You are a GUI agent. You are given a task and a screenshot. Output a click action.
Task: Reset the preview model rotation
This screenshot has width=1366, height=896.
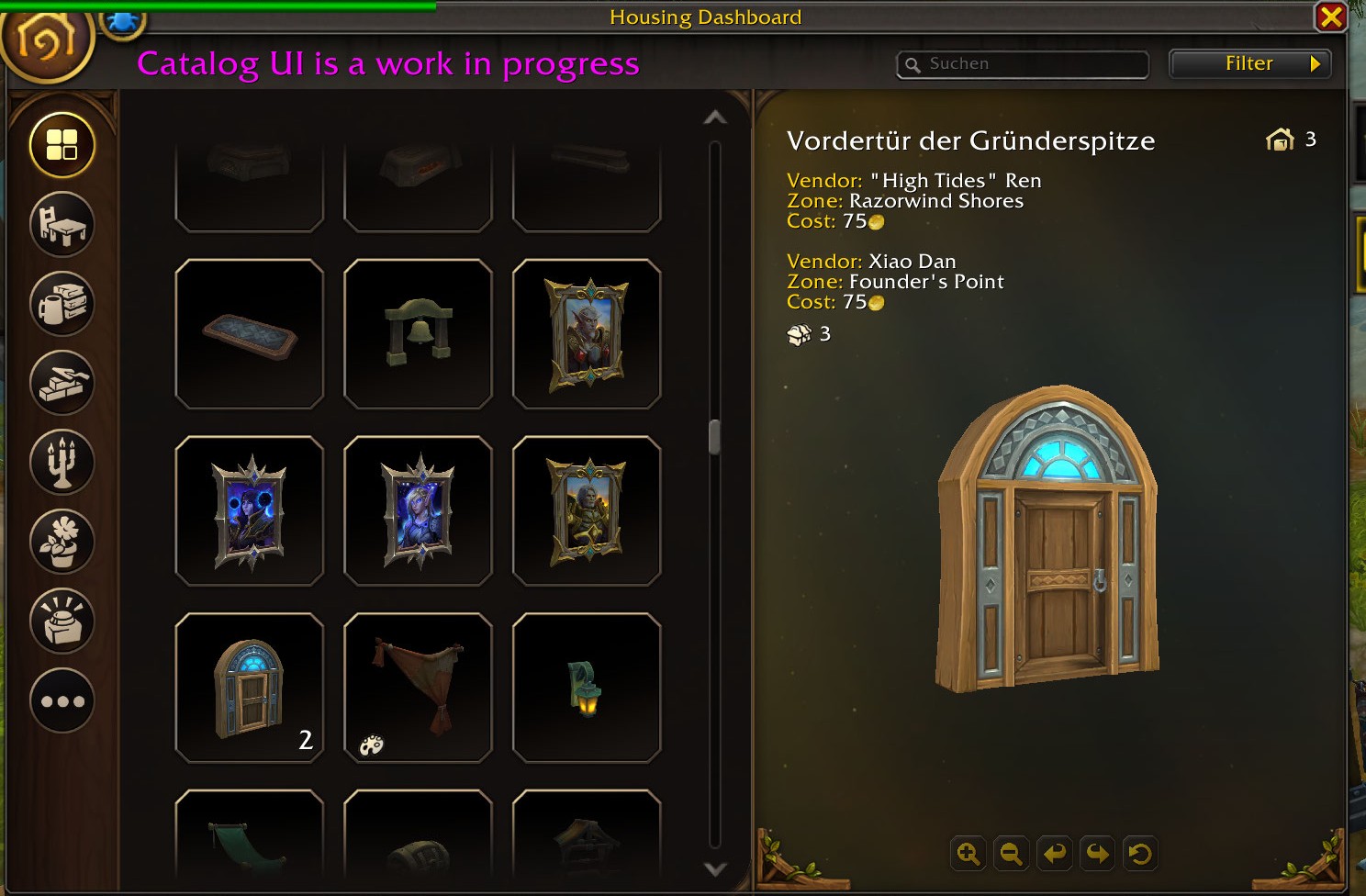click(1140, 855)
